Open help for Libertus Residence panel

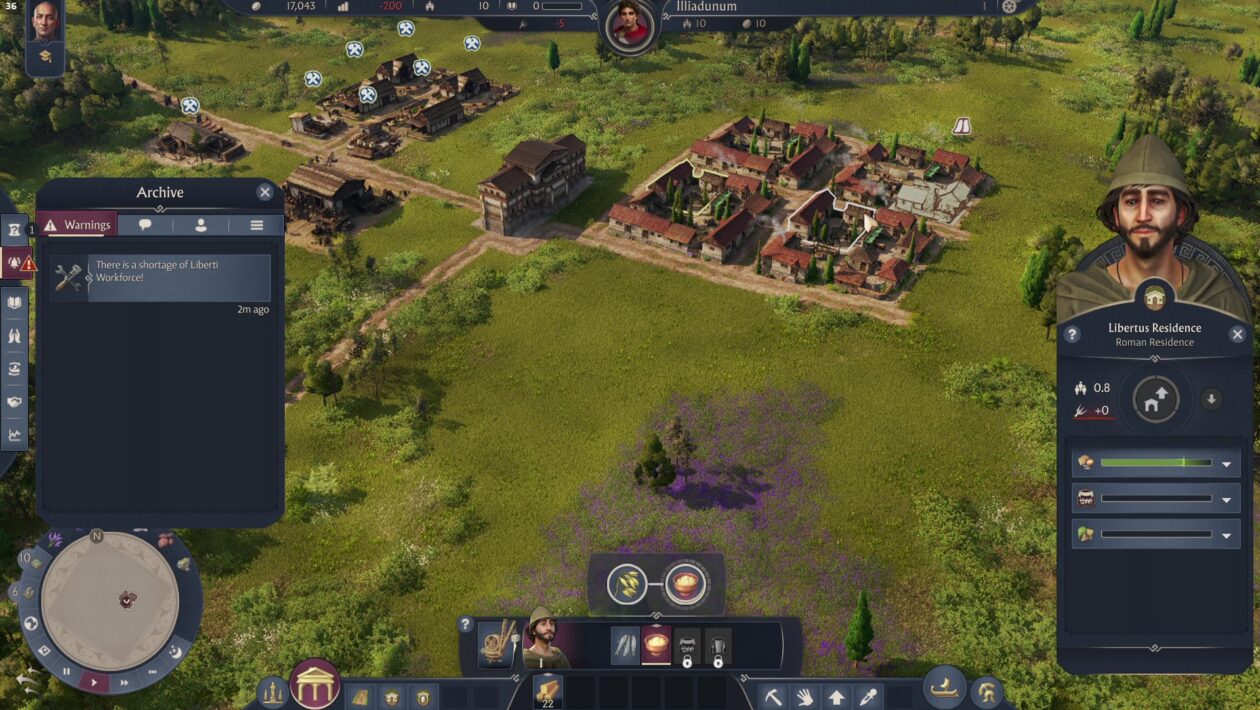1072,335
